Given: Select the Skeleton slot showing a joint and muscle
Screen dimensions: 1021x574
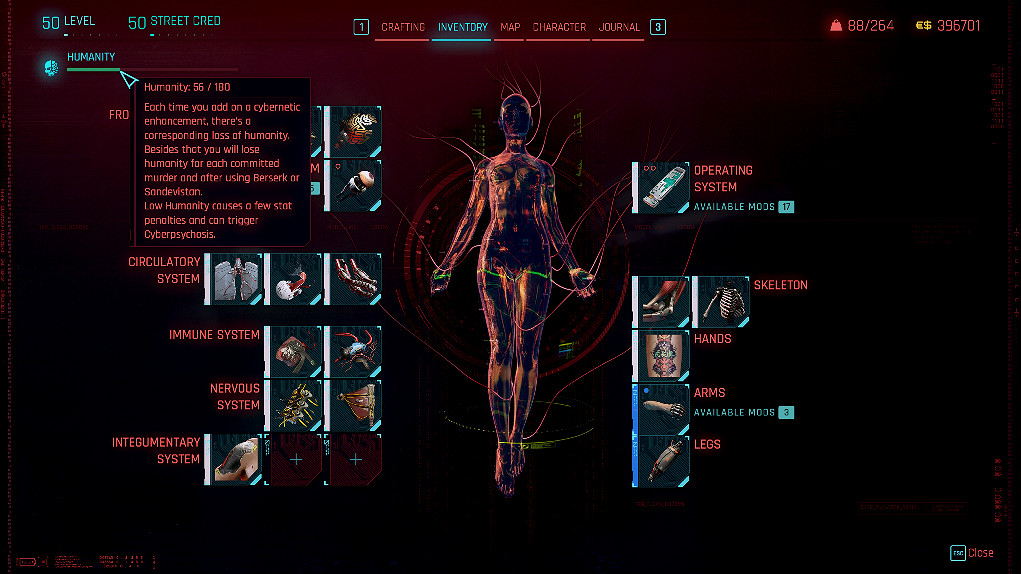Looking at the screenshot, I should click(x=663, y=301).
